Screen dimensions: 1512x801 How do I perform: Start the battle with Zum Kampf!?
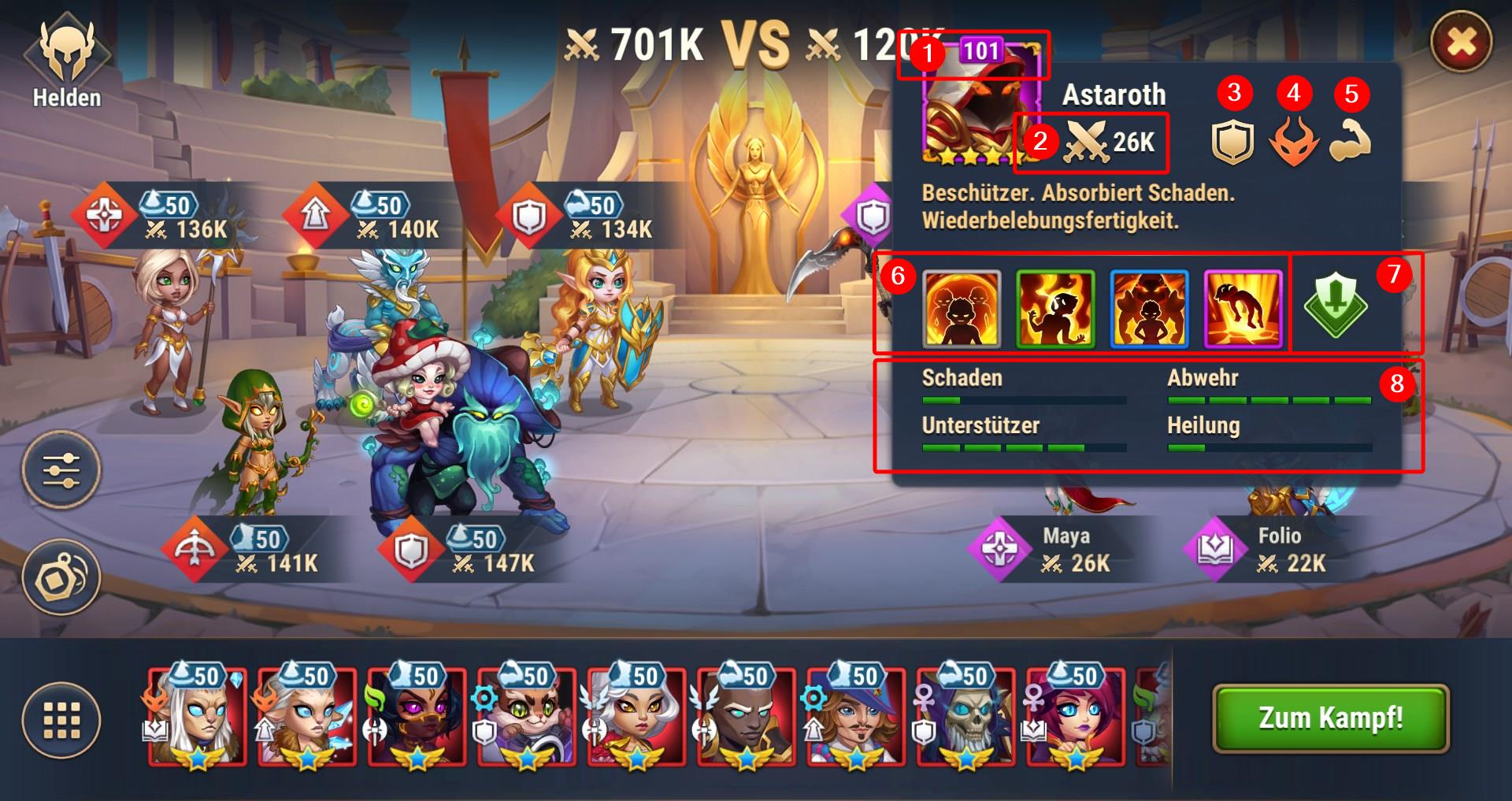(x=1330, y=718)
